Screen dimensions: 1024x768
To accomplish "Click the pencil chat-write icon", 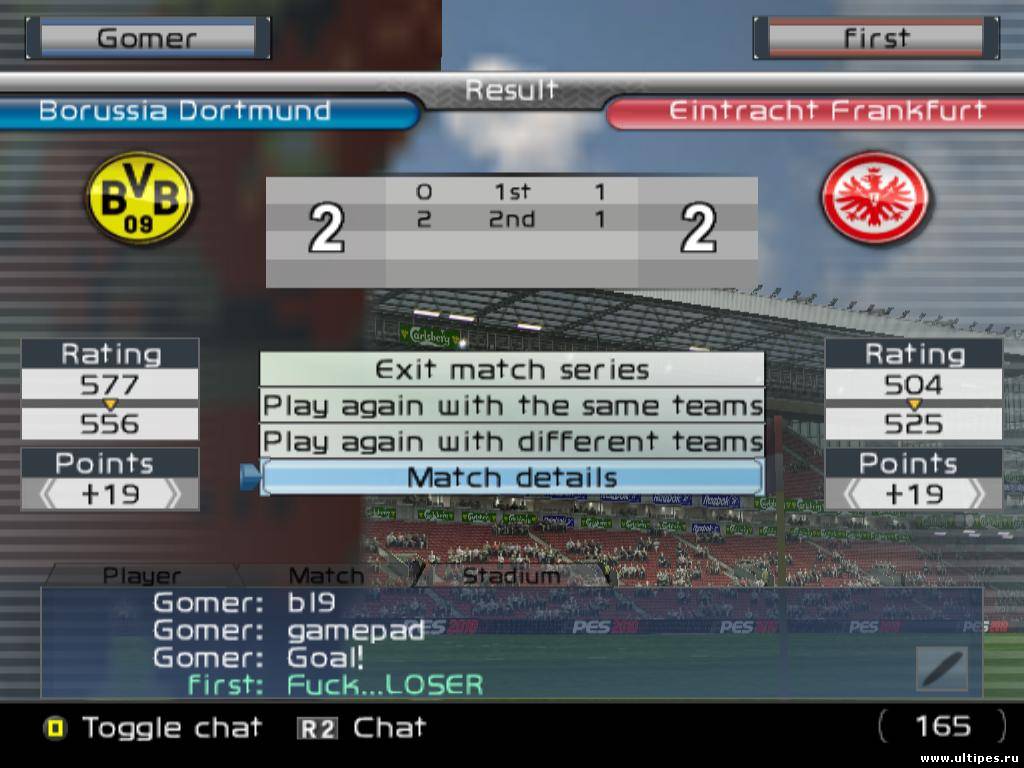I will tap(941, 668).
